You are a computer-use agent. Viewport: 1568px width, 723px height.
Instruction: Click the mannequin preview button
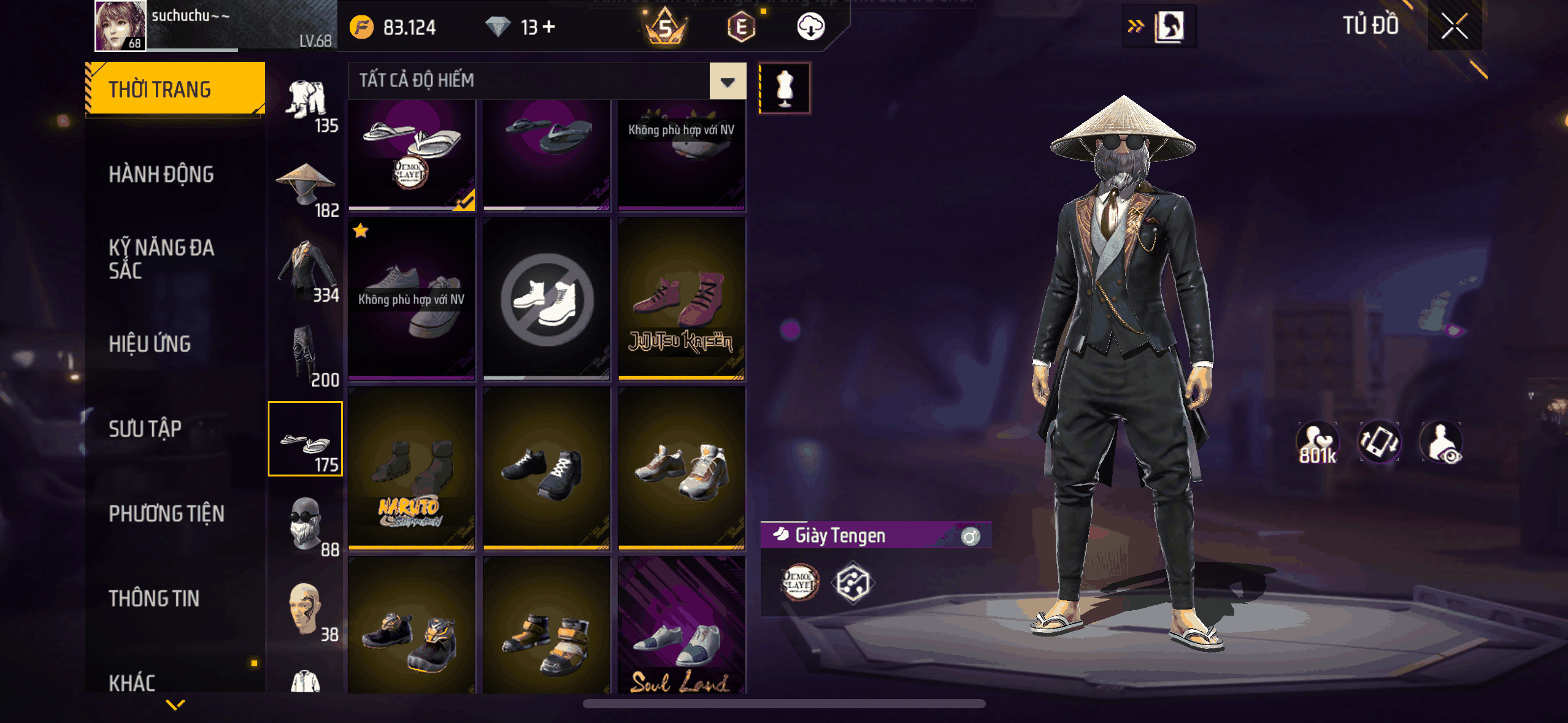785,88
